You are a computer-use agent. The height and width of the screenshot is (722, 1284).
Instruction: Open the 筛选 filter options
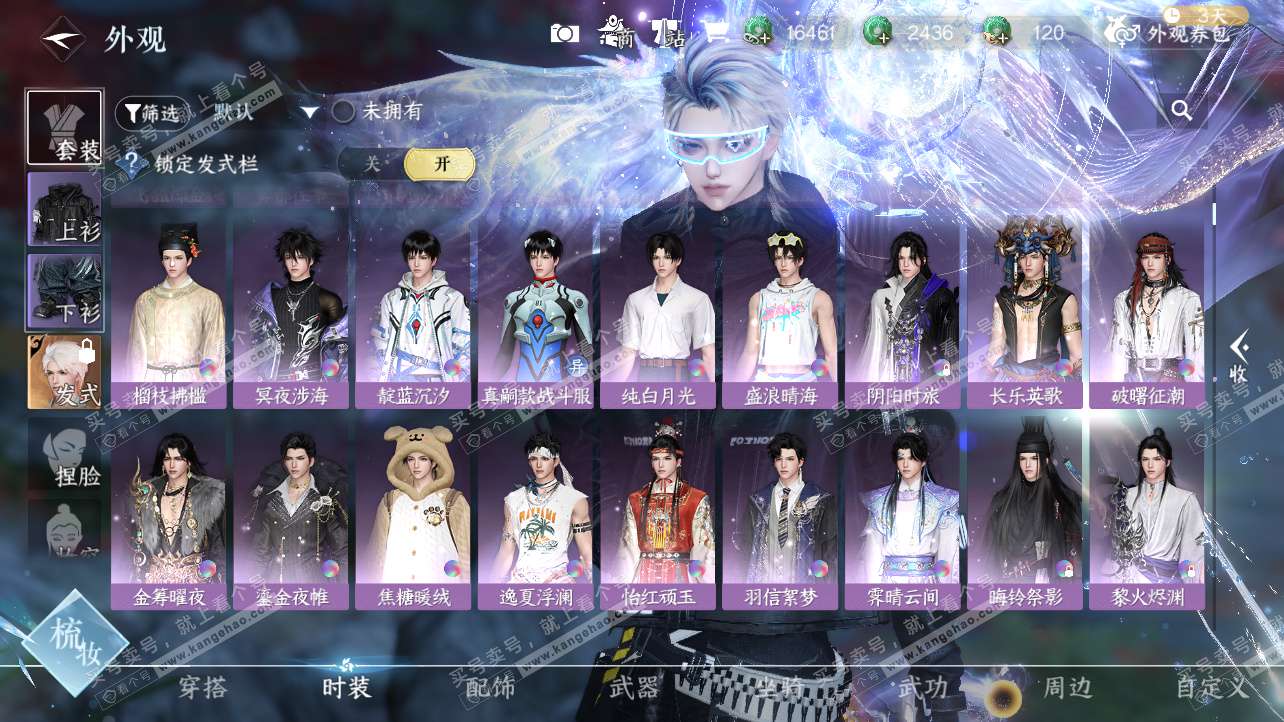pyautogui.click(x=152, y=113)
